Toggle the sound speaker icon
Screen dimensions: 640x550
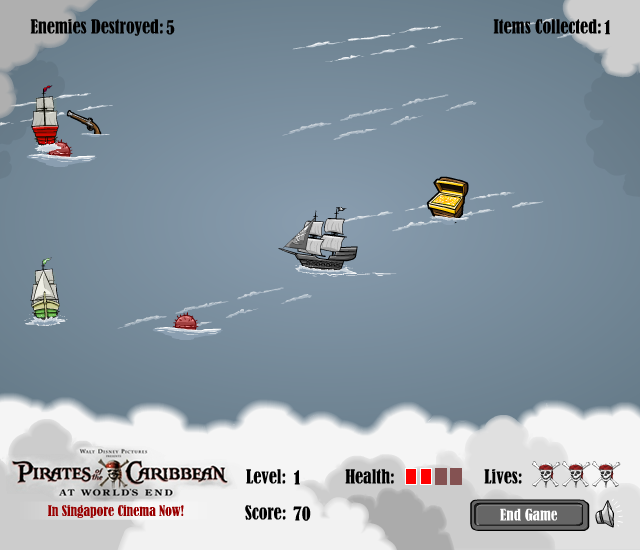604,515
